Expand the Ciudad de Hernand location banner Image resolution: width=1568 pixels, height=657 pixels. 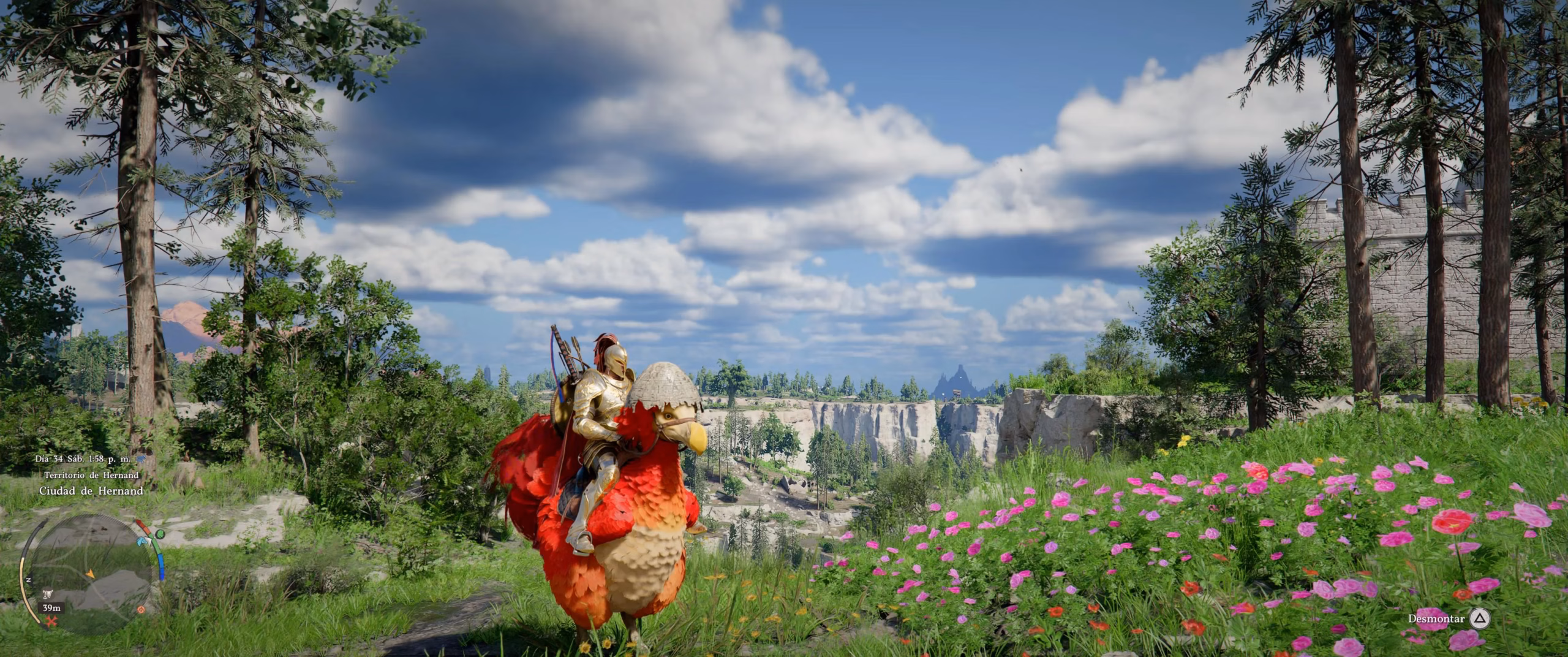(x=91, y=492)
